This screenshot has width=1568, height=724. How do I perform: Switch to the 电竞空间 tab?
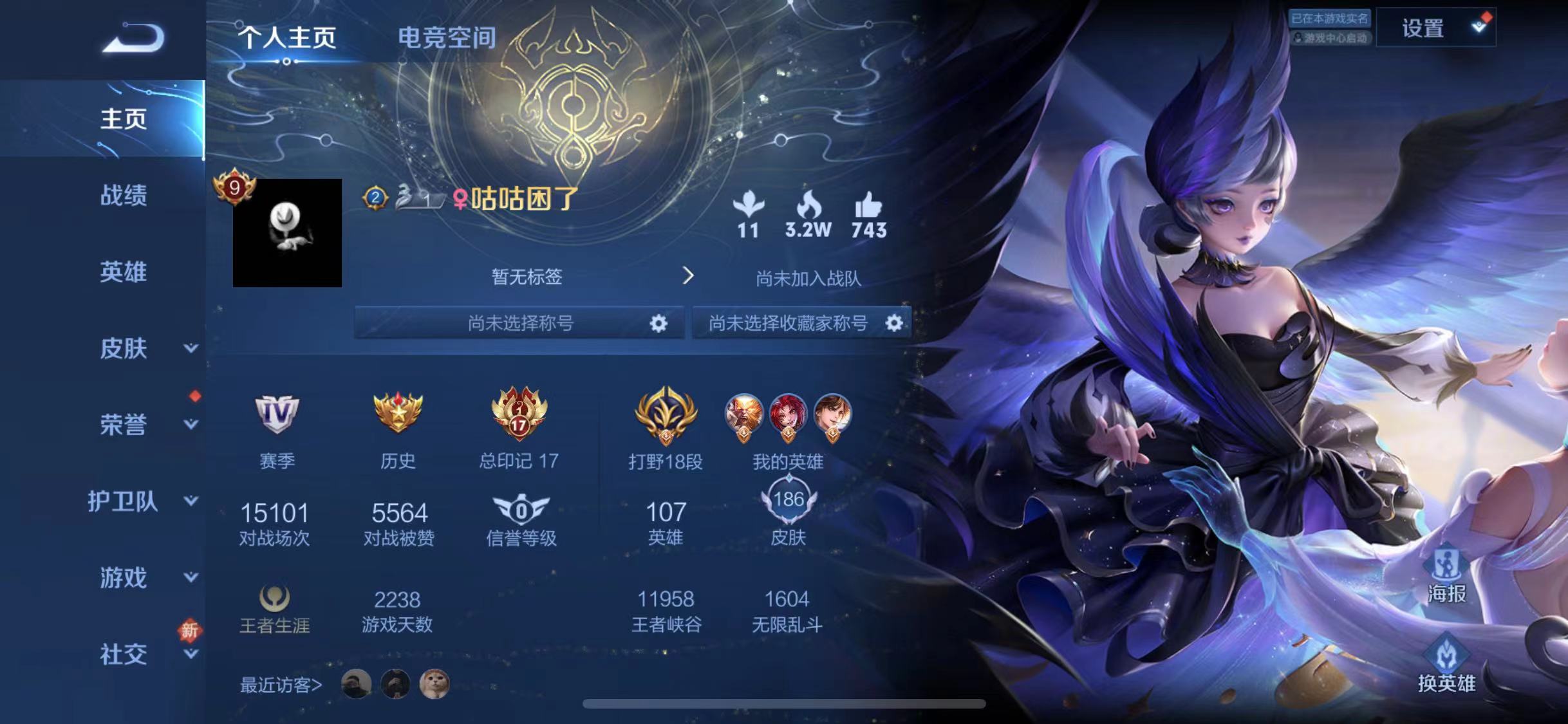[x=447, y=37]
